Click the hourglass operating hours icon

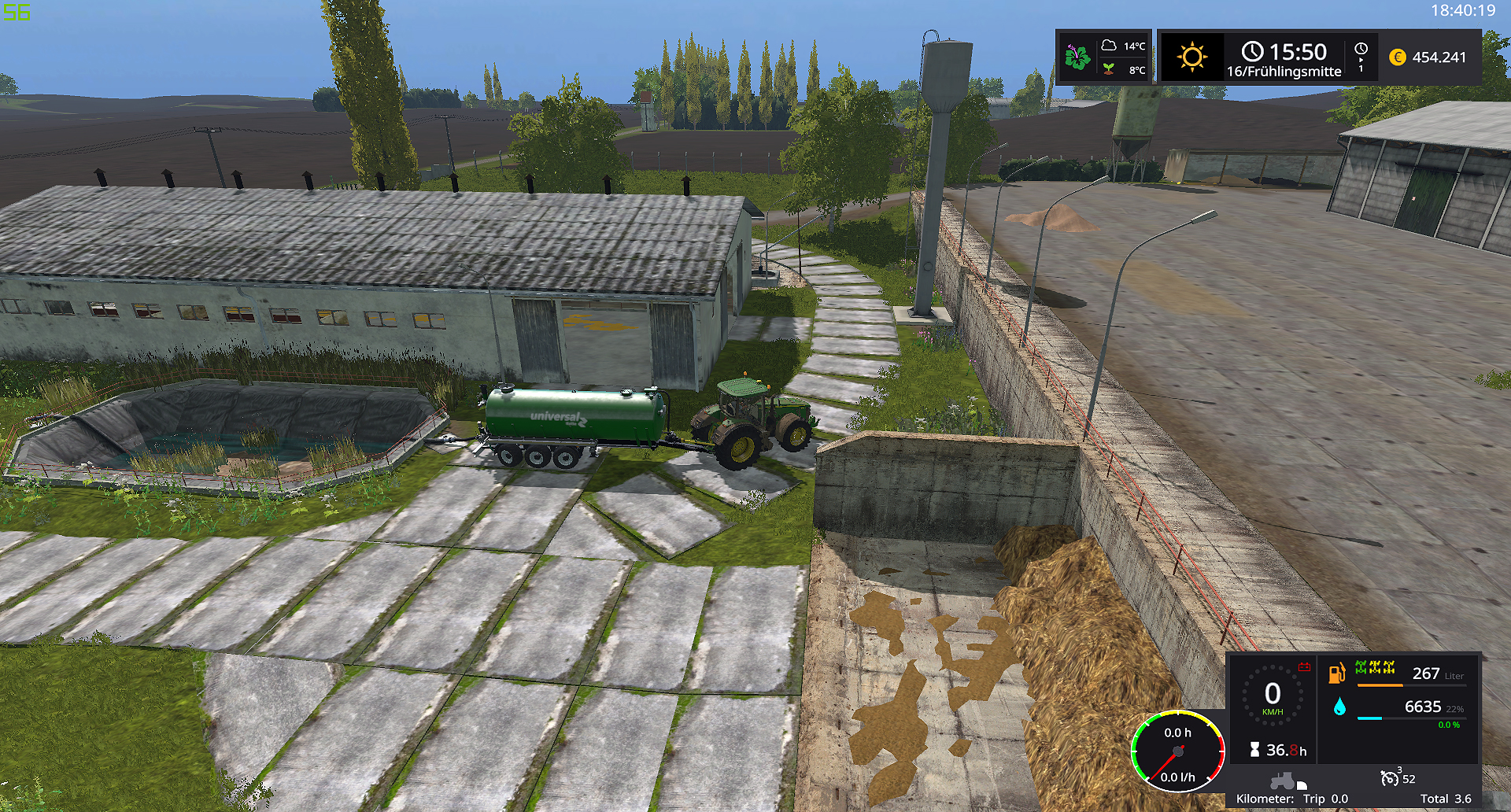click(1254, 750)
